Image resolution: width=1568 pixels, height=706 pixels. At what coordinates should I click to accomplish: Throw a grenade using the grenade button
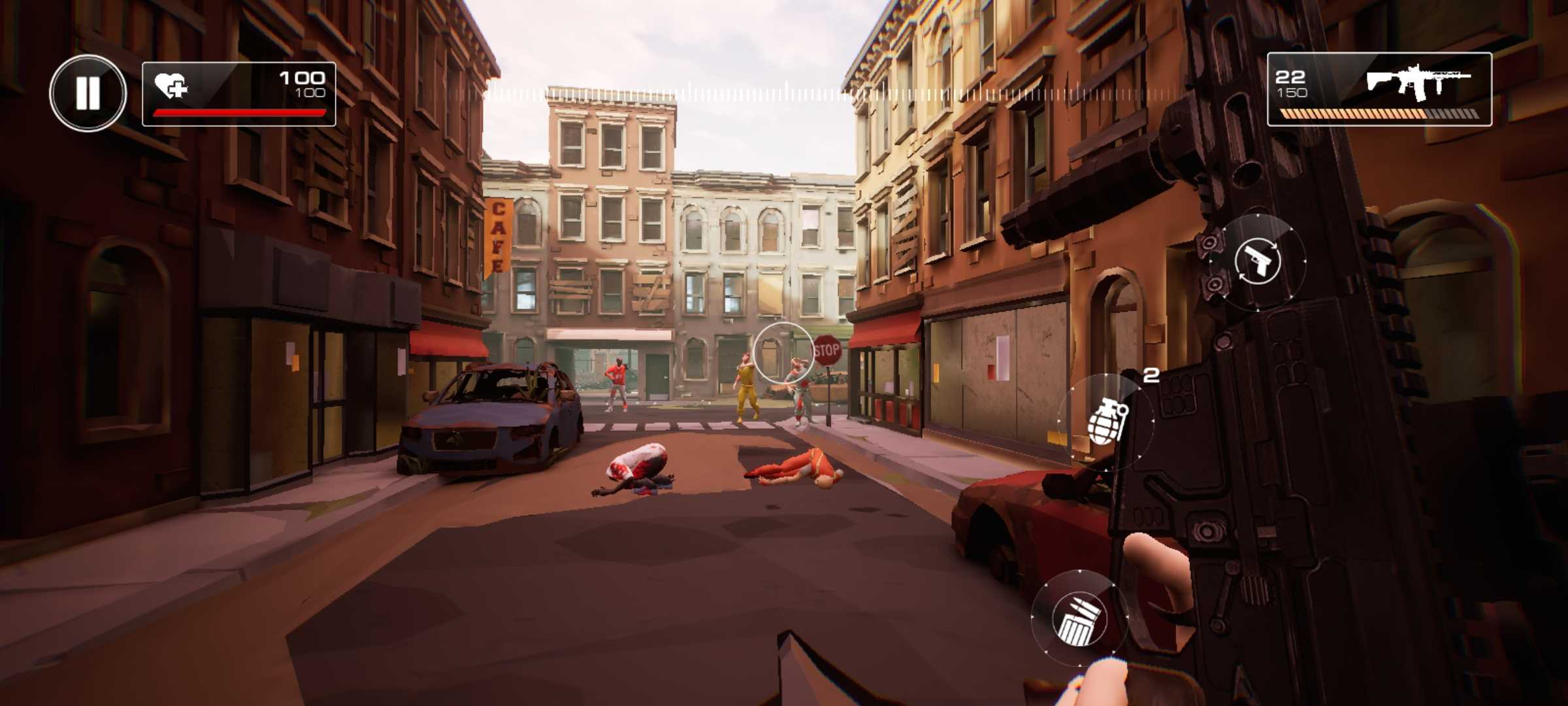point(1105,422)
